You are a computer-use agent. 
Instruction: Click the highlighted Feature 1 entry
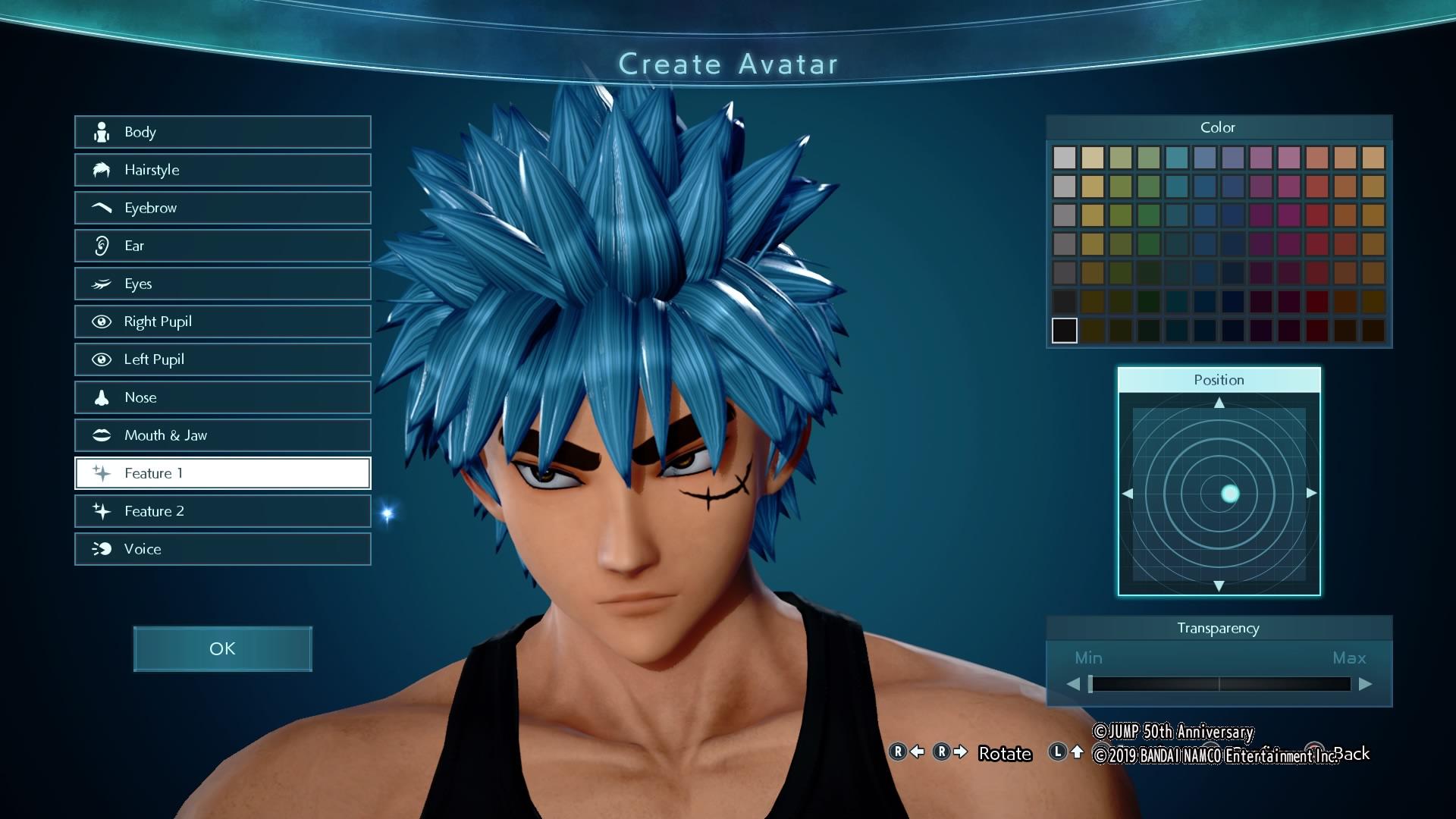point(222,473)
